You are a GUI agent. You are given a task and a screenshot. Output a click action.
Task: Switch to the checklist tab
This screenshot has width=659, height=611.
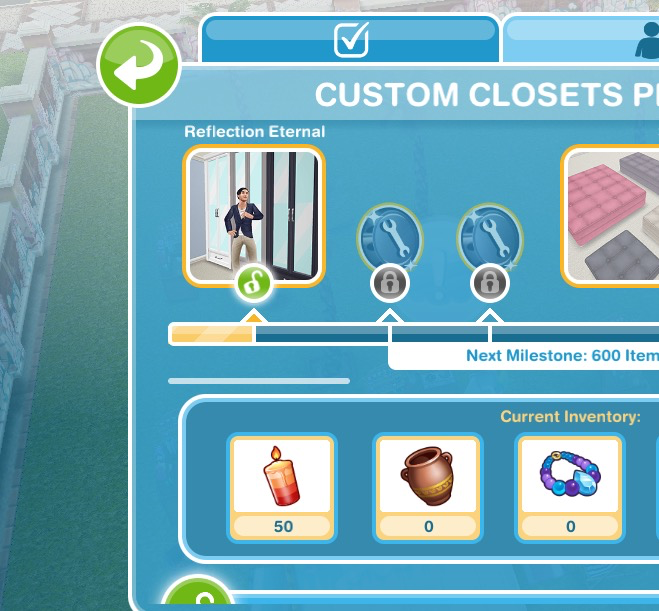pos(350,40)
